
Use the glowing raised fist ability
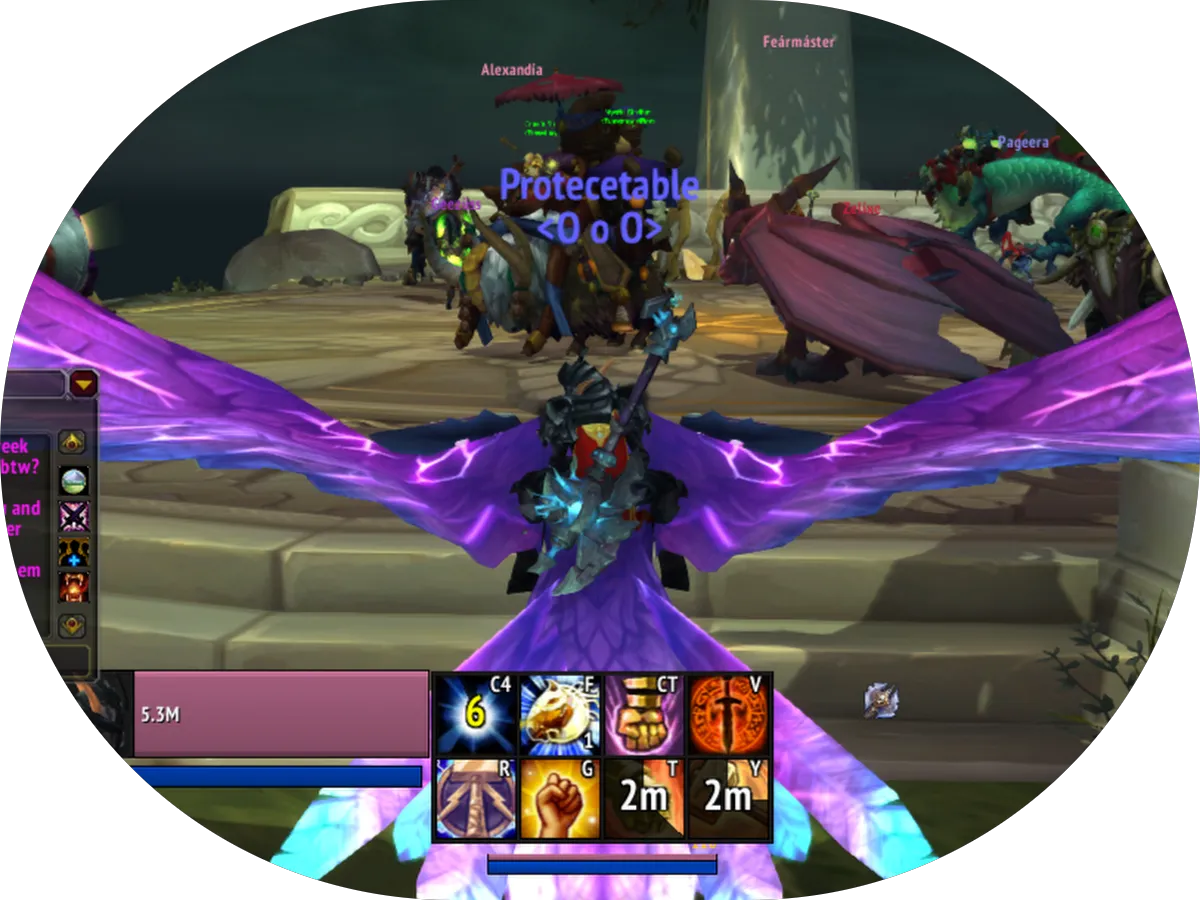560,798
